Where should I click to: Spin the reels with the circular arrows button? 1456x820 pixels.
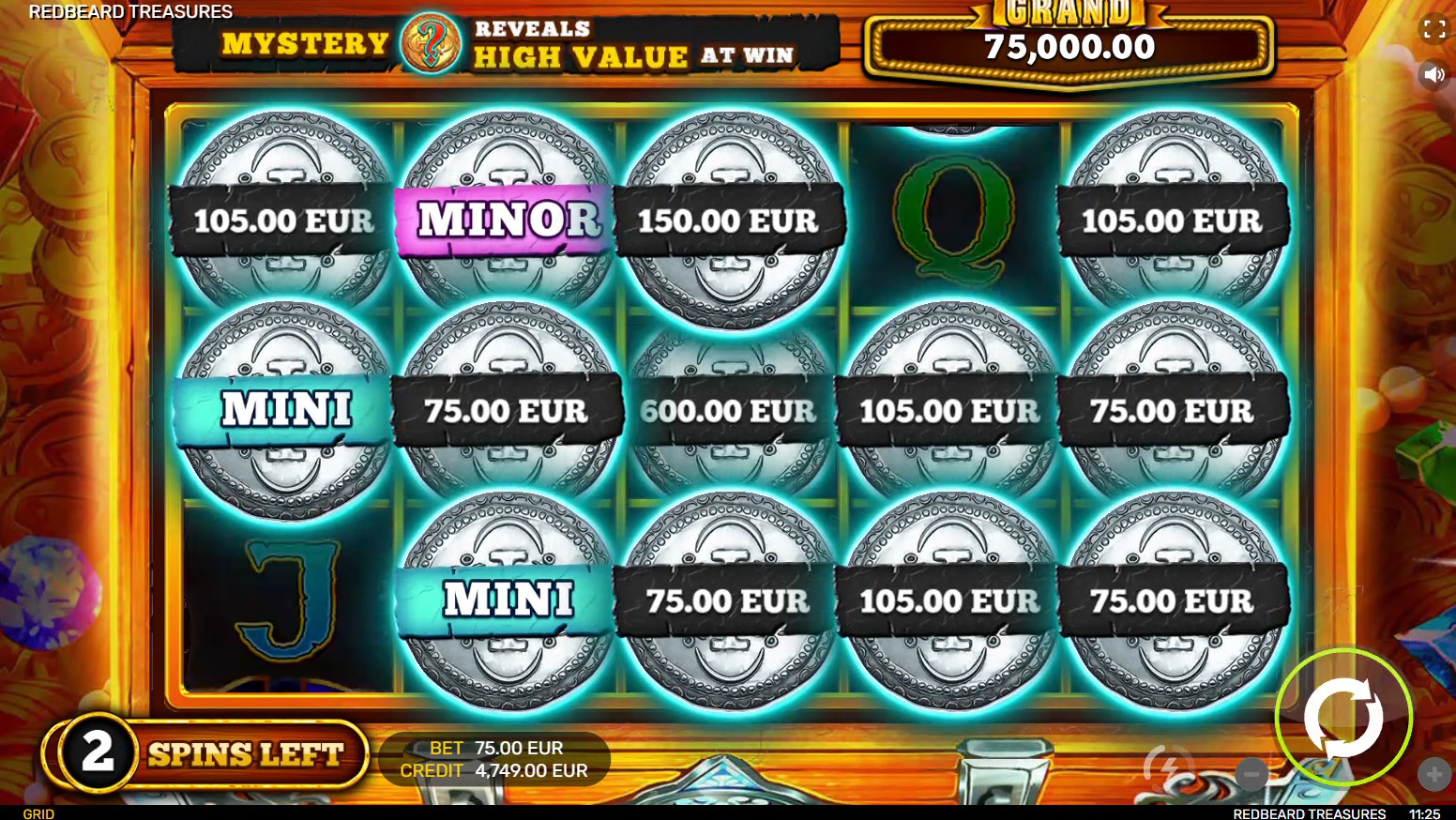pyautogui.click(x=1343, y=718)
